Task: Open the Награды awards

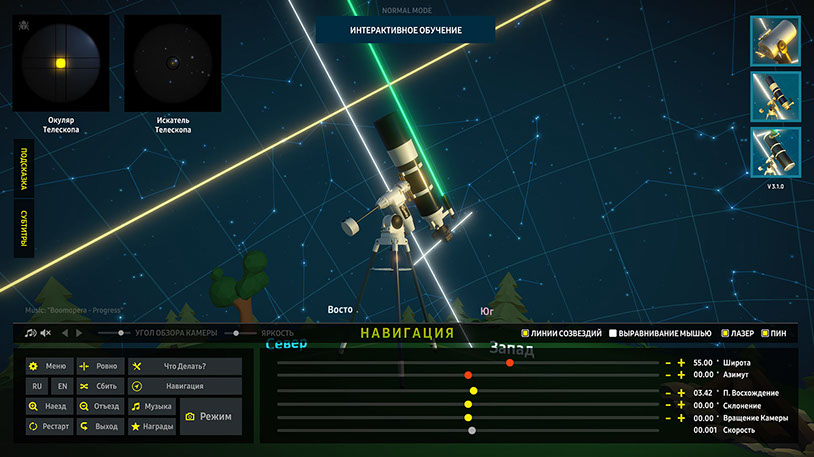Action: click(x=151, y=427)
